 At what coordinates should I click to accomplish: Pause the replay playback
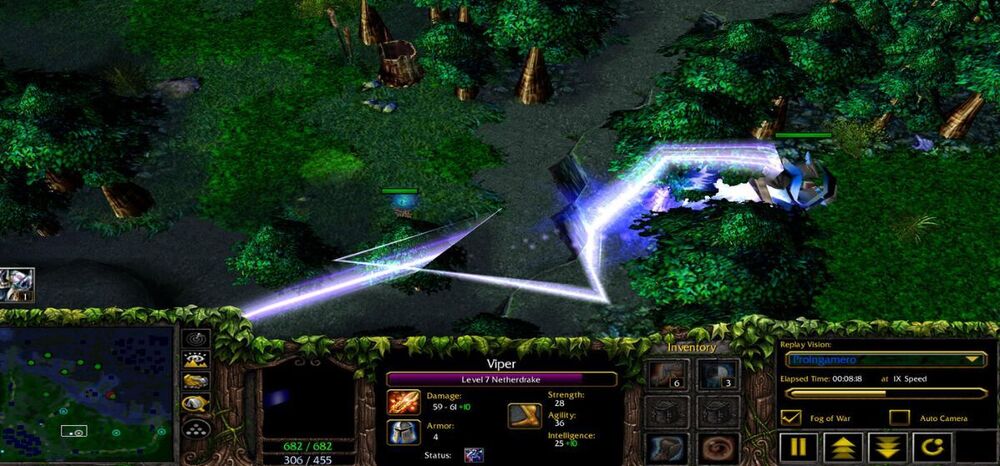(797, 447)
